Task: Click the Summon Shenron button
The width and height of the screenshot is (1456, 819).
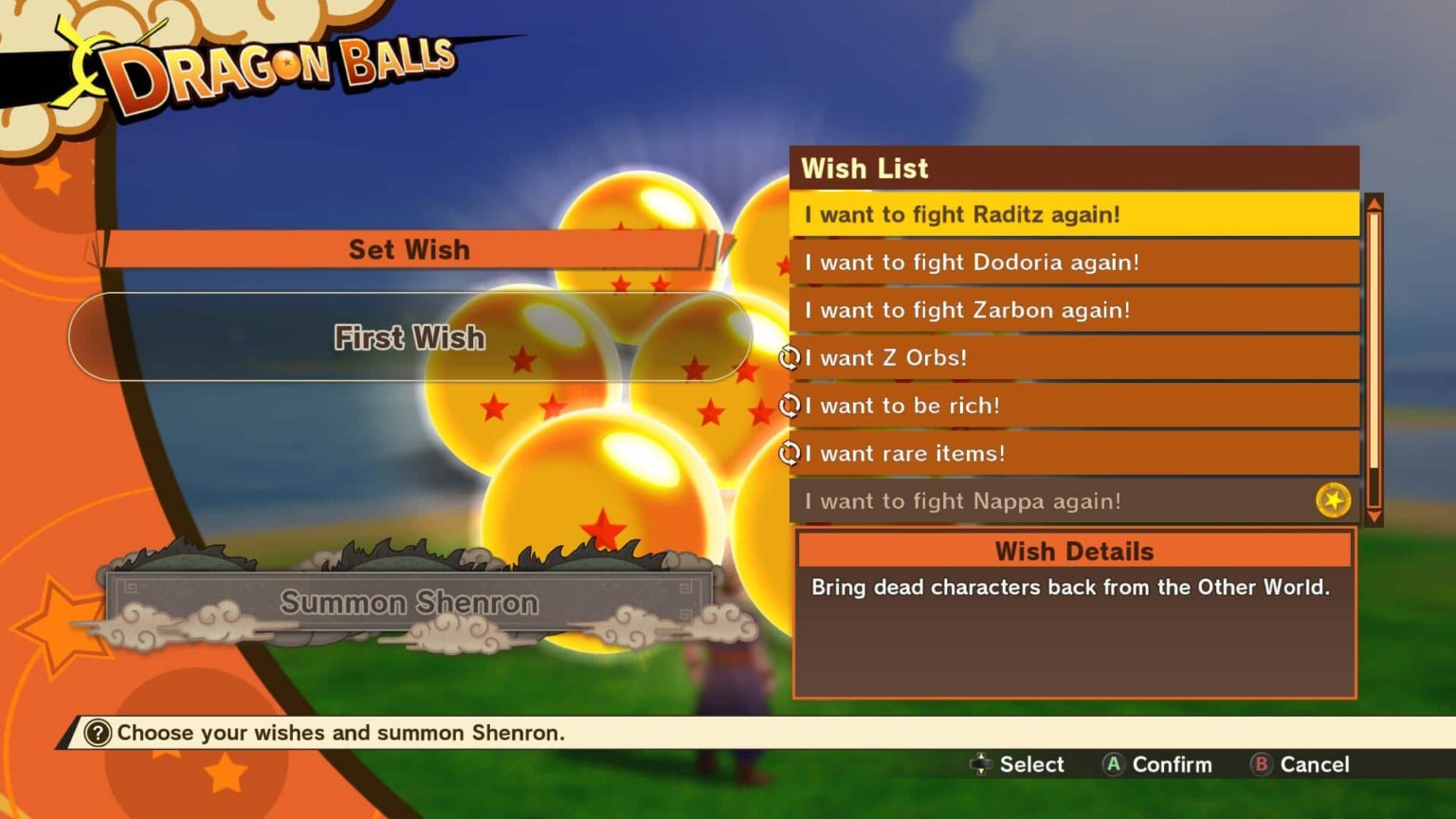Action: [x=409, y=602]
